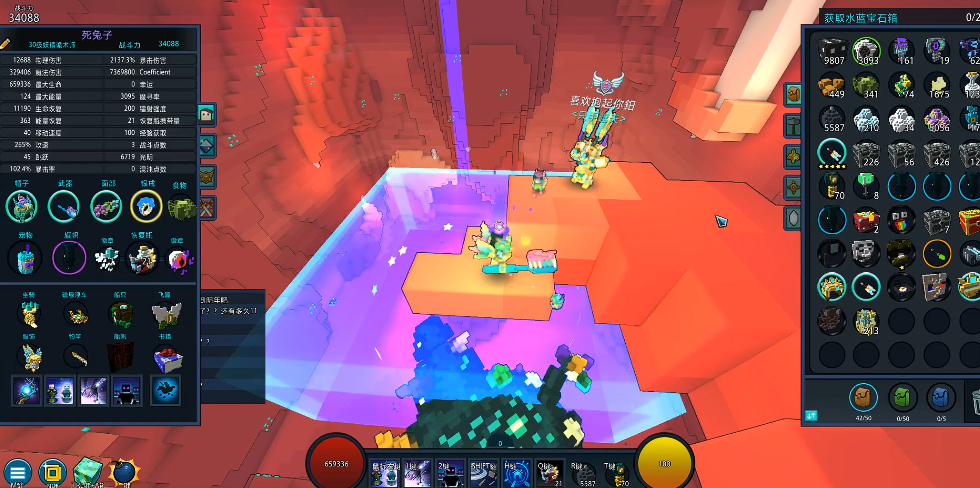Select the inventory stack of 9807 blocks

tap(832, 51)
